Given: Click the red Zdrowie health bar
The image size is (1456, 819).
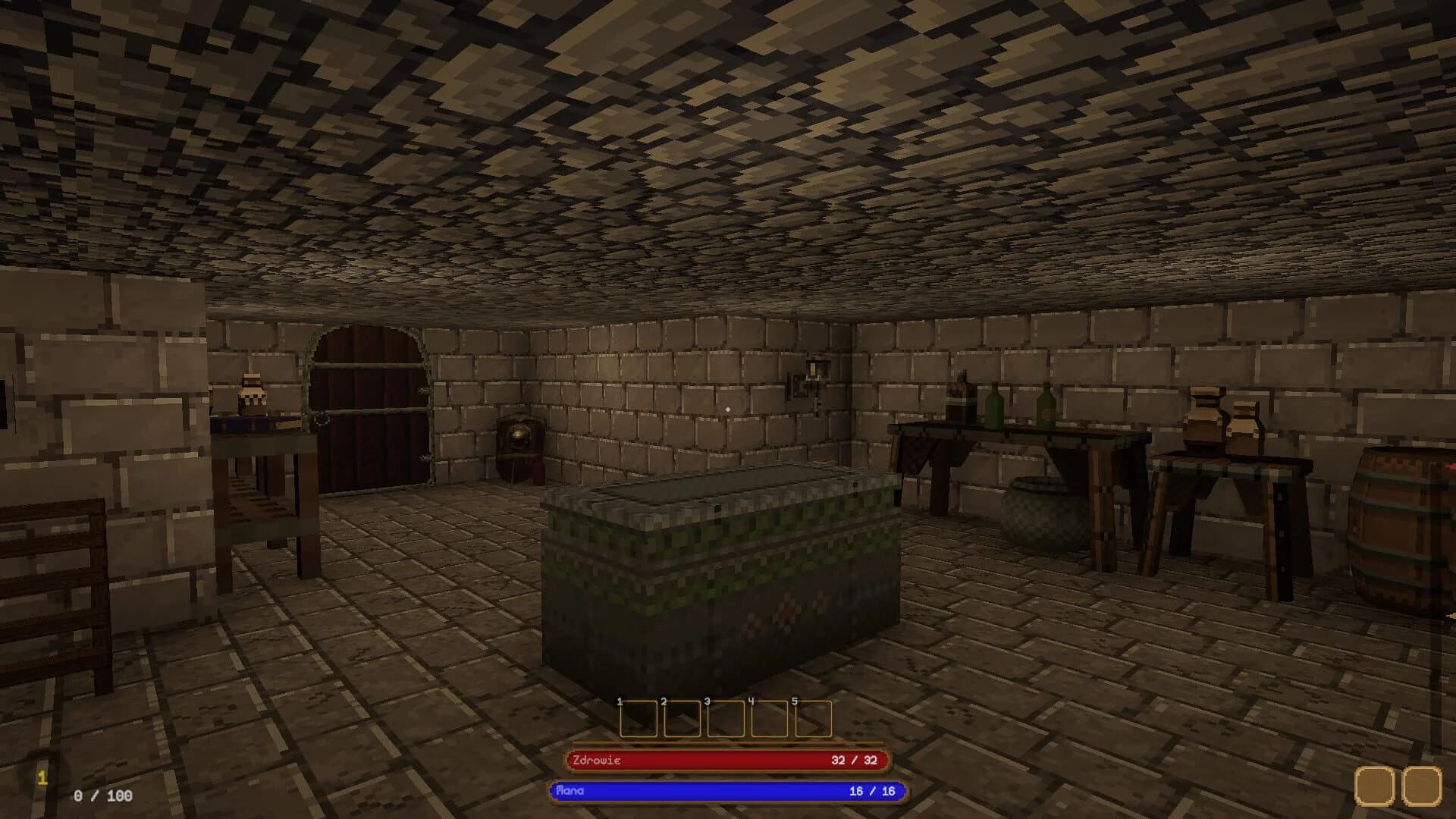Looking at the screenshot, I should click(x=728, y=758).
